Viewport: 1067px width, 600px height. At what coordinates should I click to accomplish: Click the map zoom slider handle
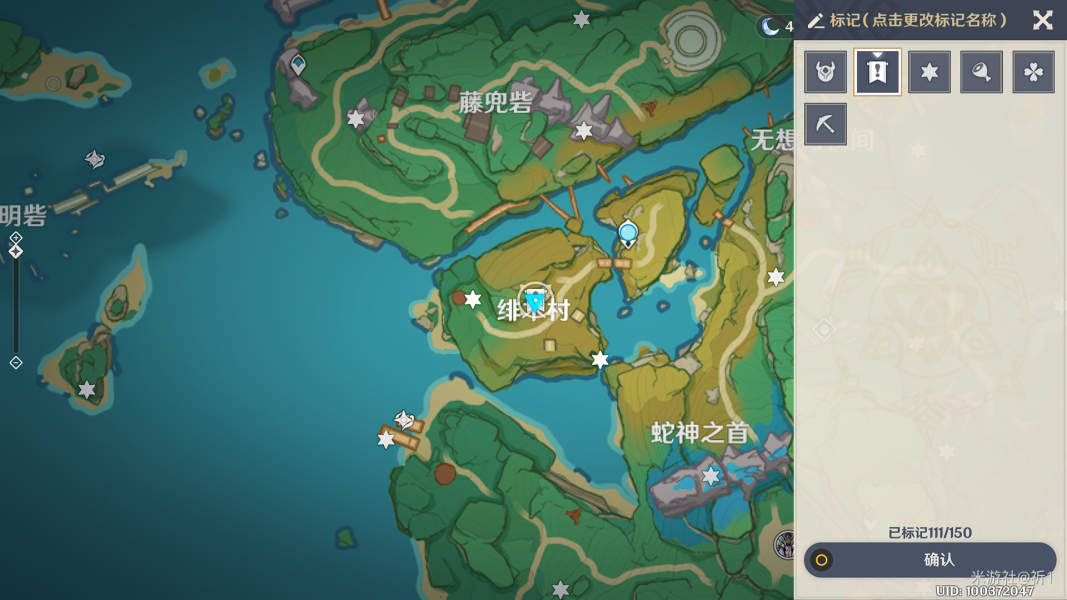tap(16, 252)
